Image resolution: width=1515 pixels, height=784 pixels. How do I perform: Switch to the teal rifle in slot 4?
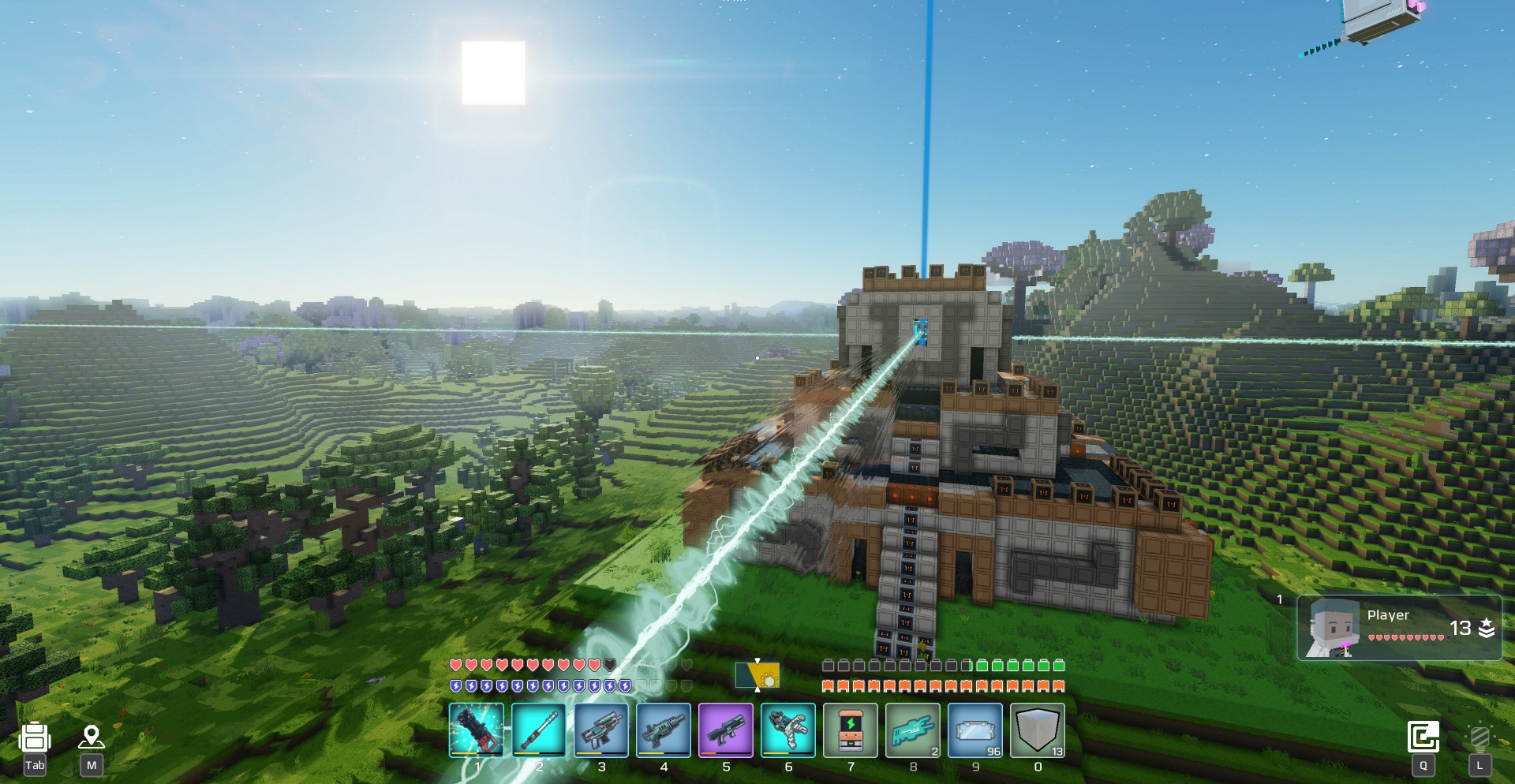[x=664, y=730]
